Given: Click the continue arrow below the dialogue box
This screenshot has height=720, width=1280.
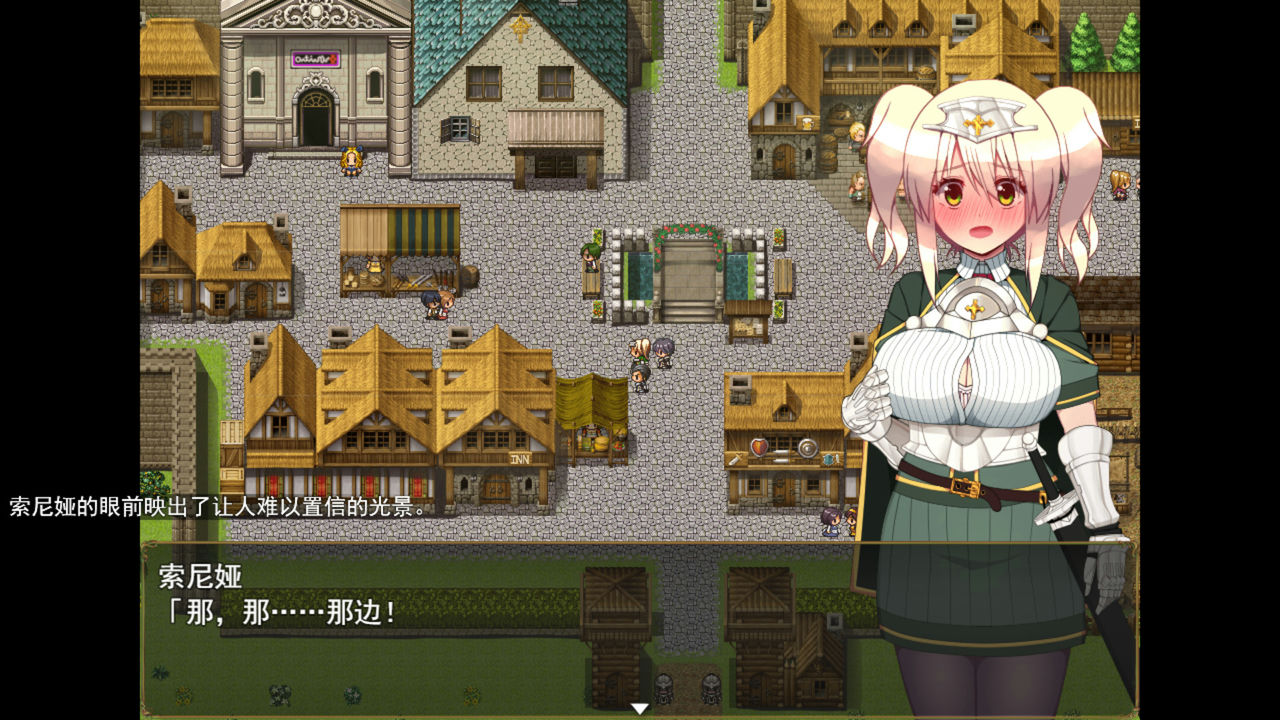Looking at the screenshot, I should [x=639, y=707].
